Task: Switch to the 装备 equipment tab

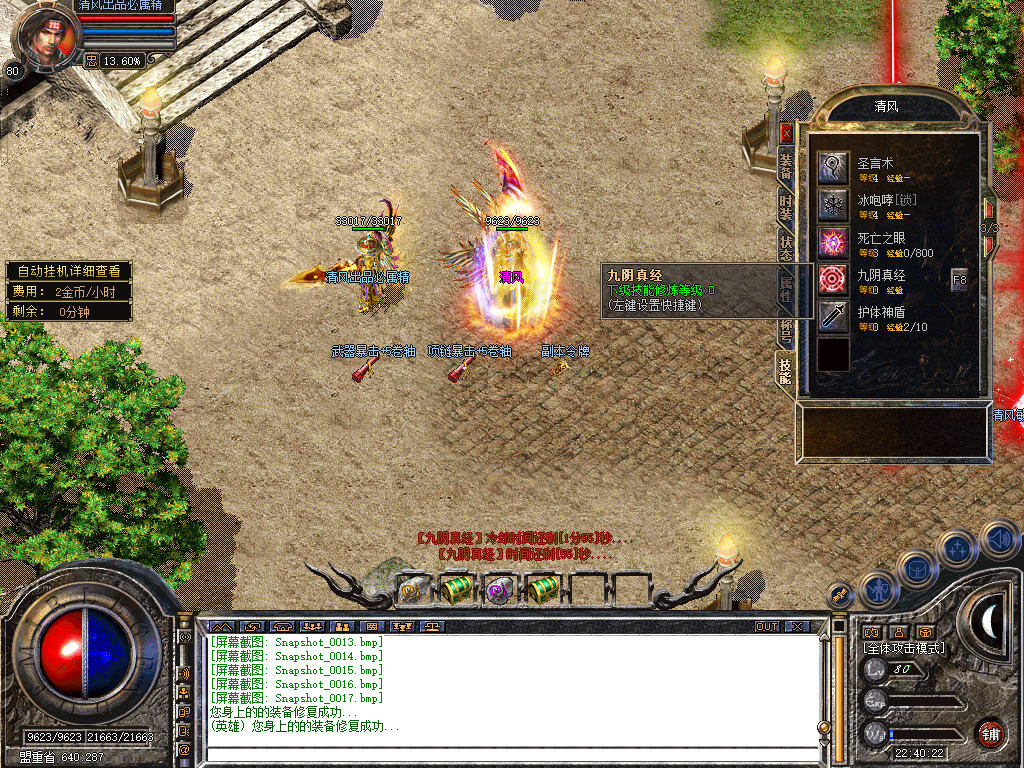Action: point(786,166)
